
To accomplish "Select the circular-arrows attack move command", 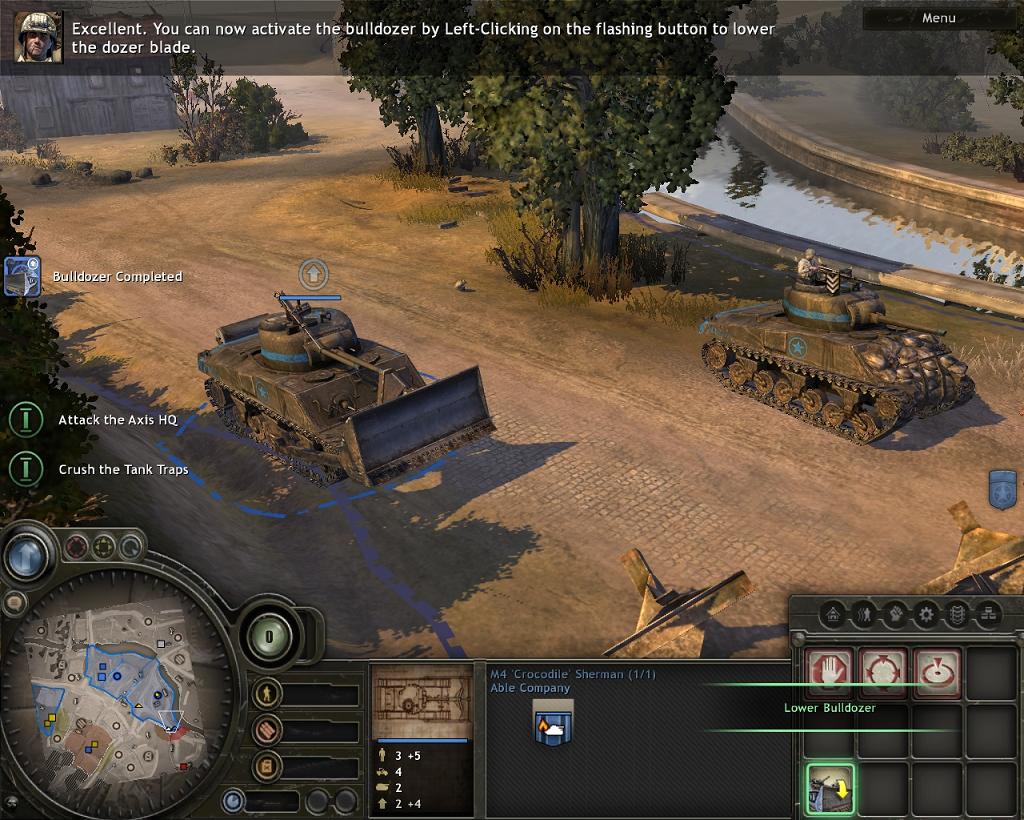I will point(884,672).
